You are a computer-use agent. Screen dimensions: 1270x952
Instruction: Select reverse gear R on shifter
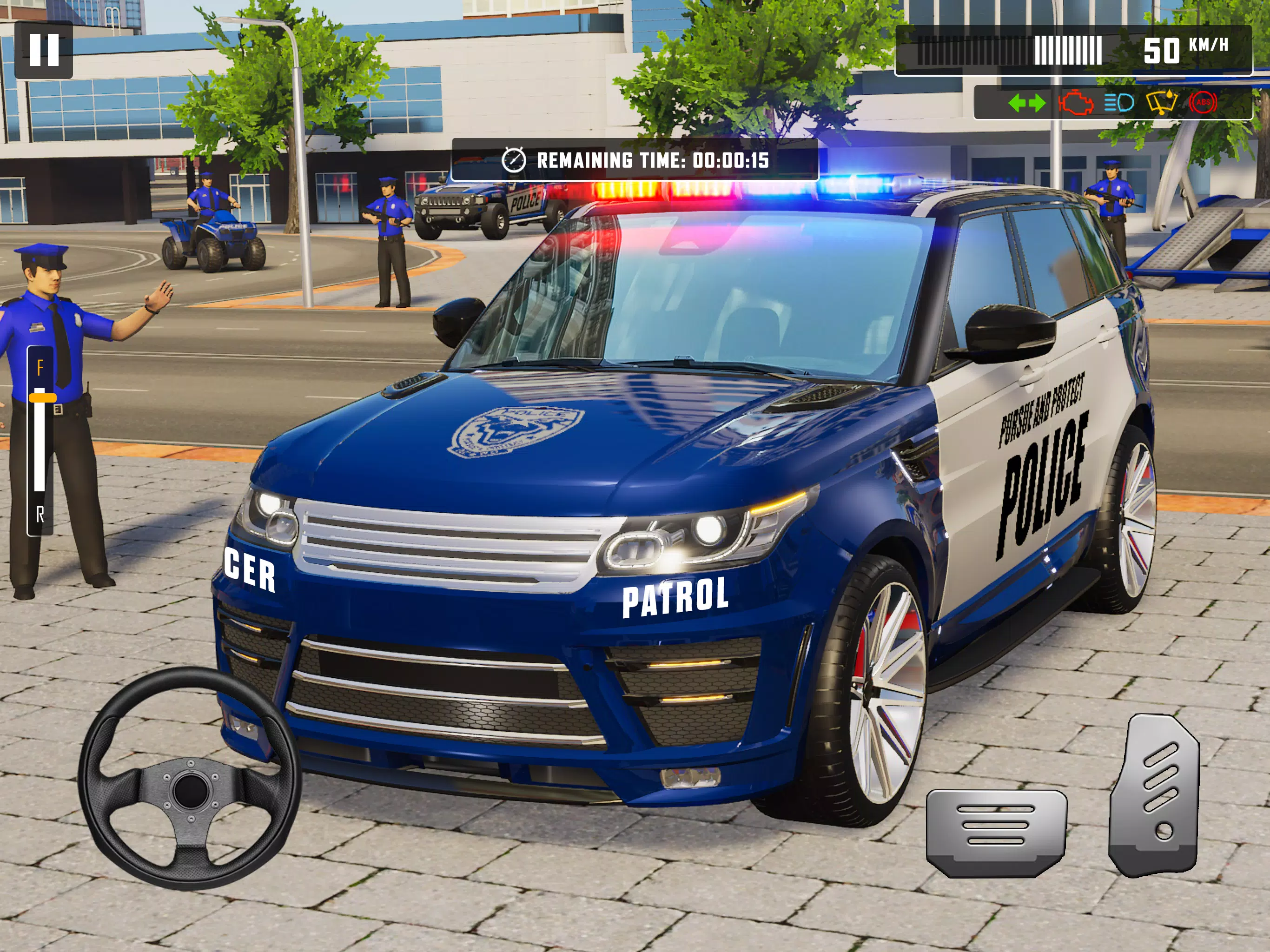click(x=40, y=515)
